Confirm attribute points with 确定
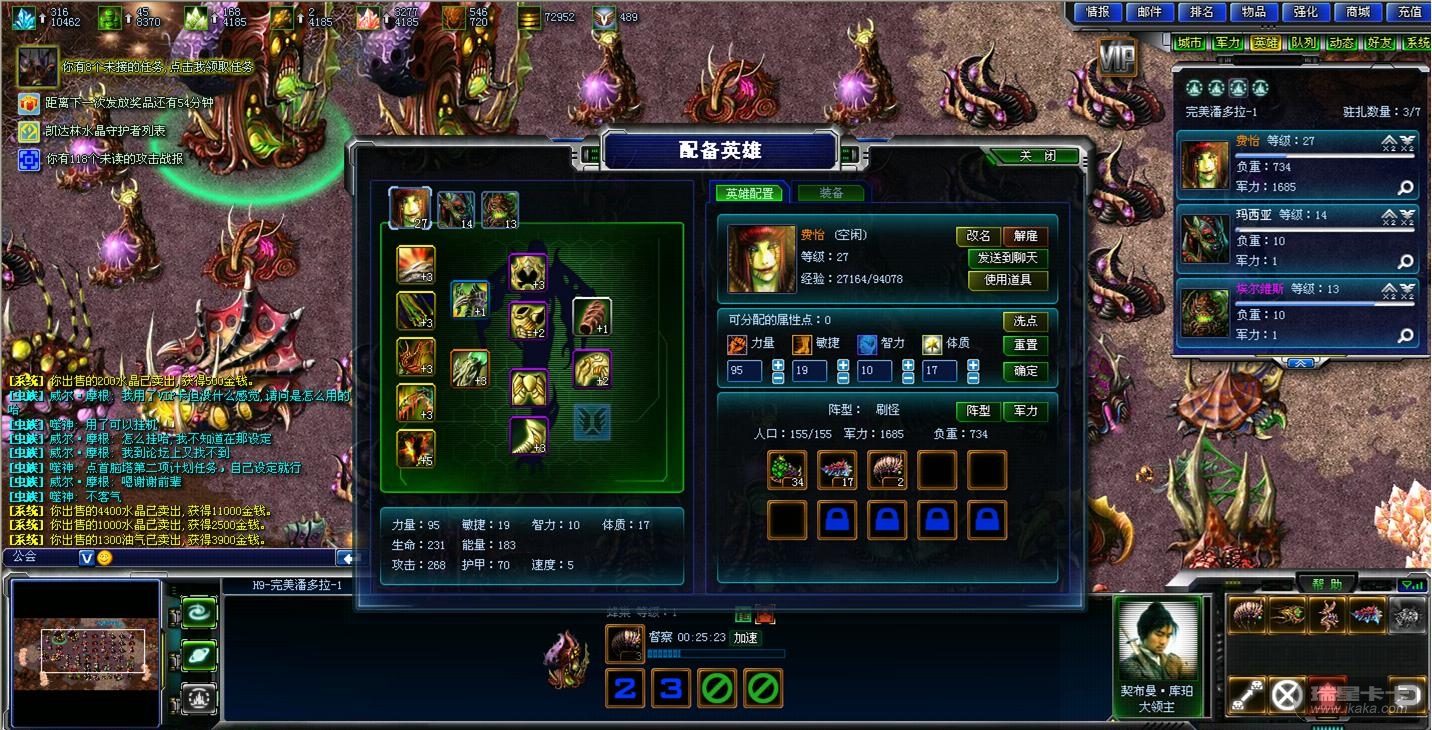This screenshot has height=730, width=1432. (x=1025, y=371)
